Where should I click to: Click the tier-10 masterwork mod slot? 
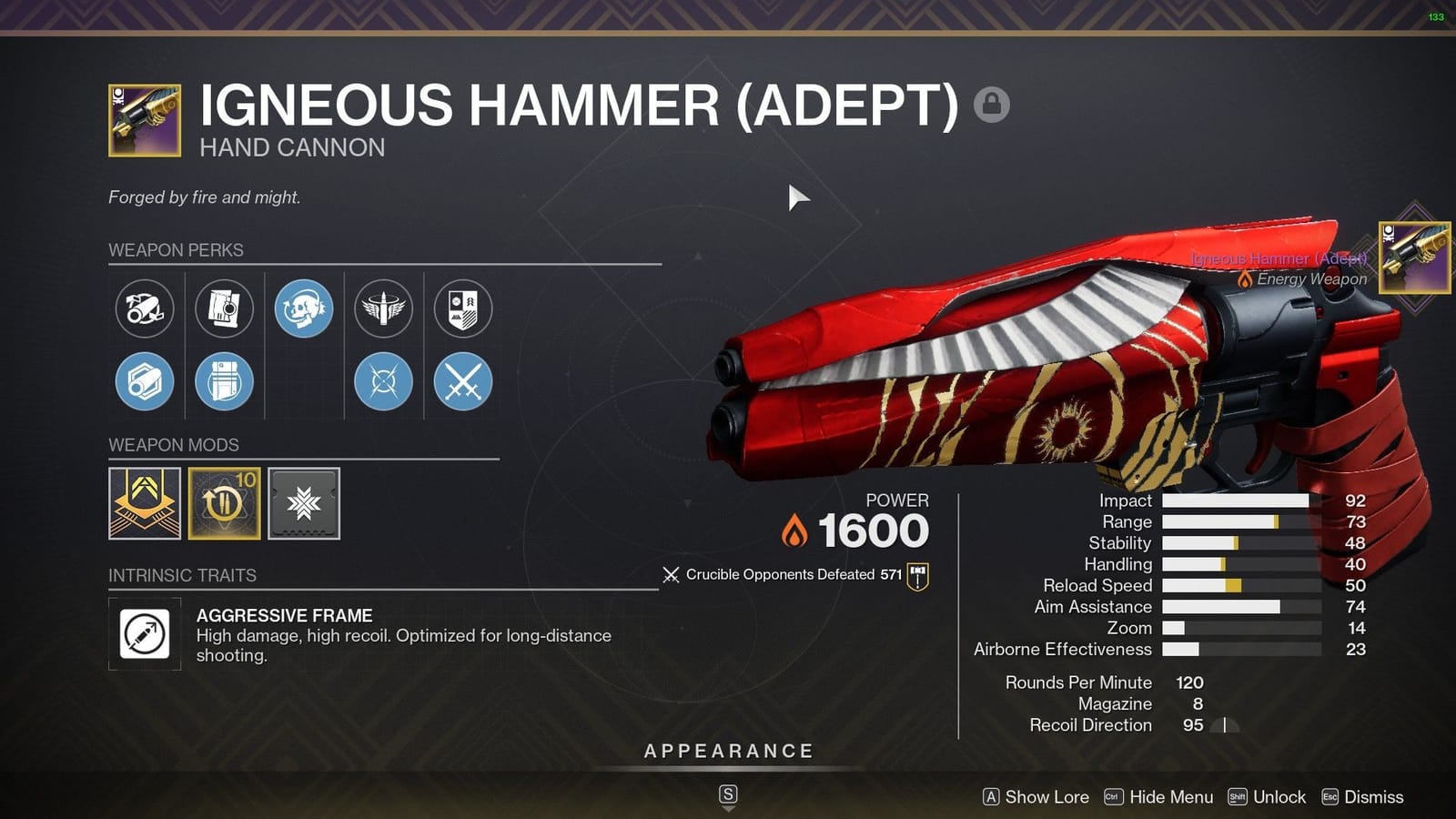pyautogui.click(x=225, y=503)
